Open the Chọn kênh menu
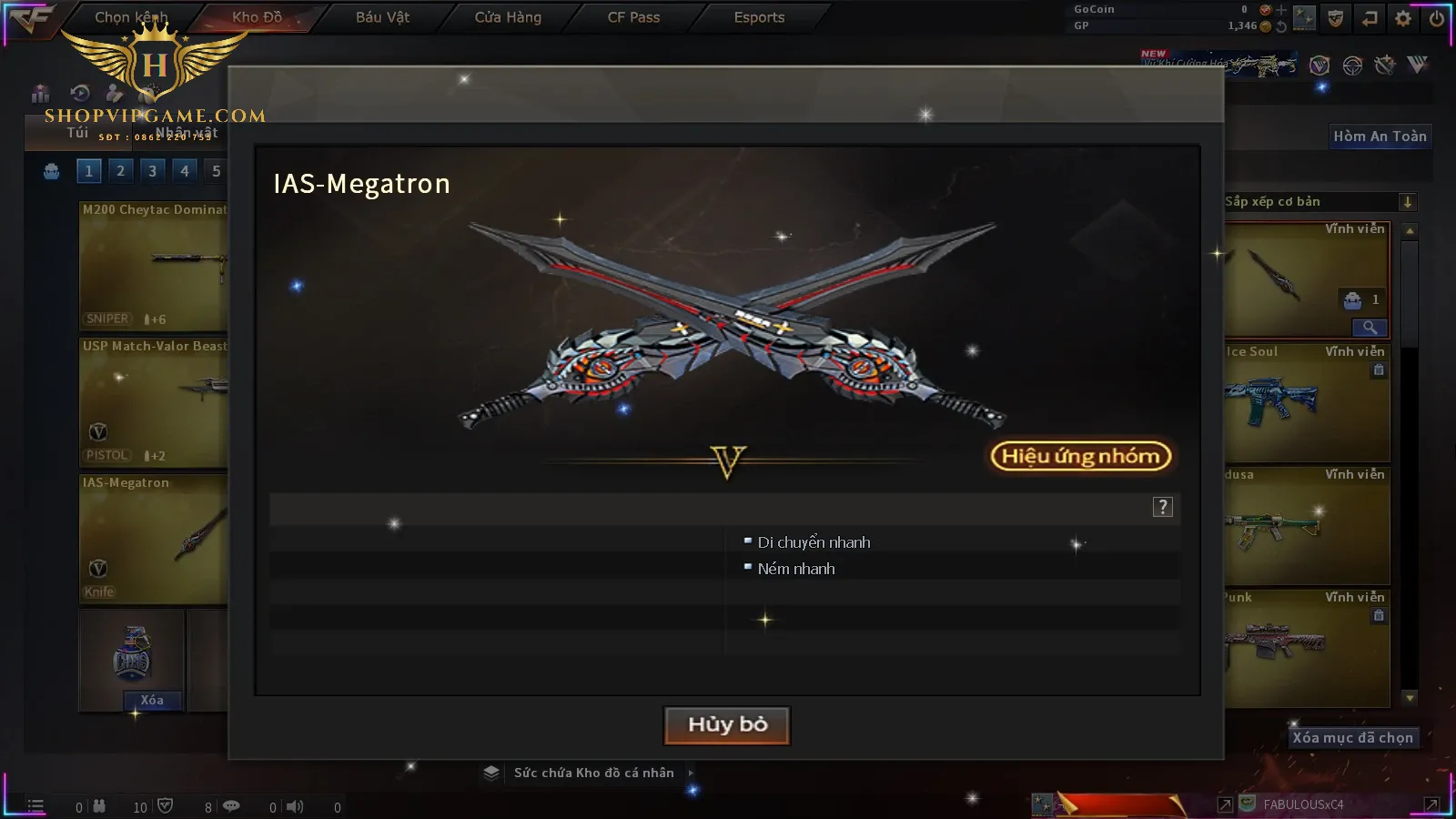This screenshot has width=1456, height=819. 131,17
